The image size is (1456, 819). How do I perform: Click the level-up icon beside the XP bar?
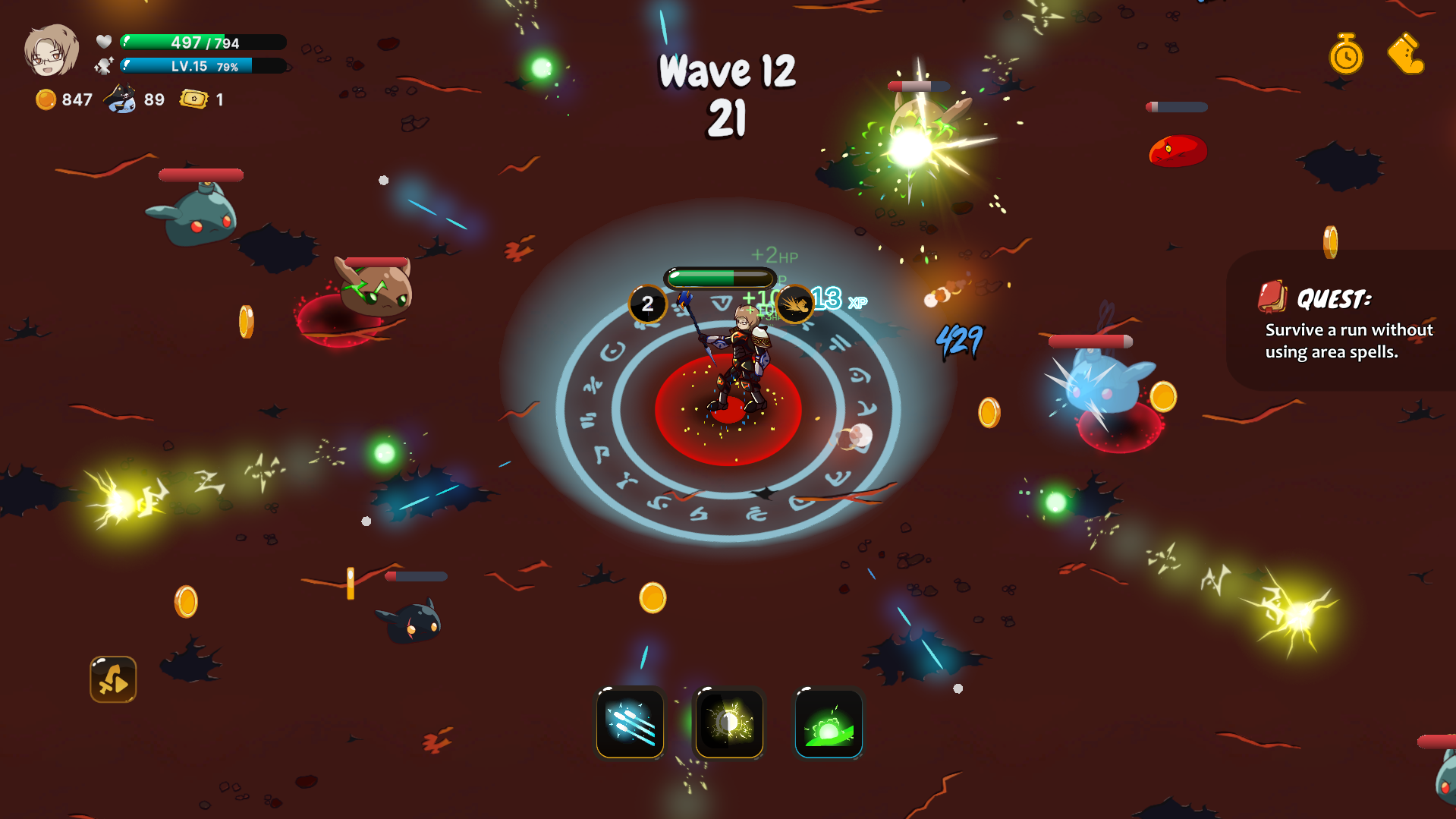click(x=104, y=66)
